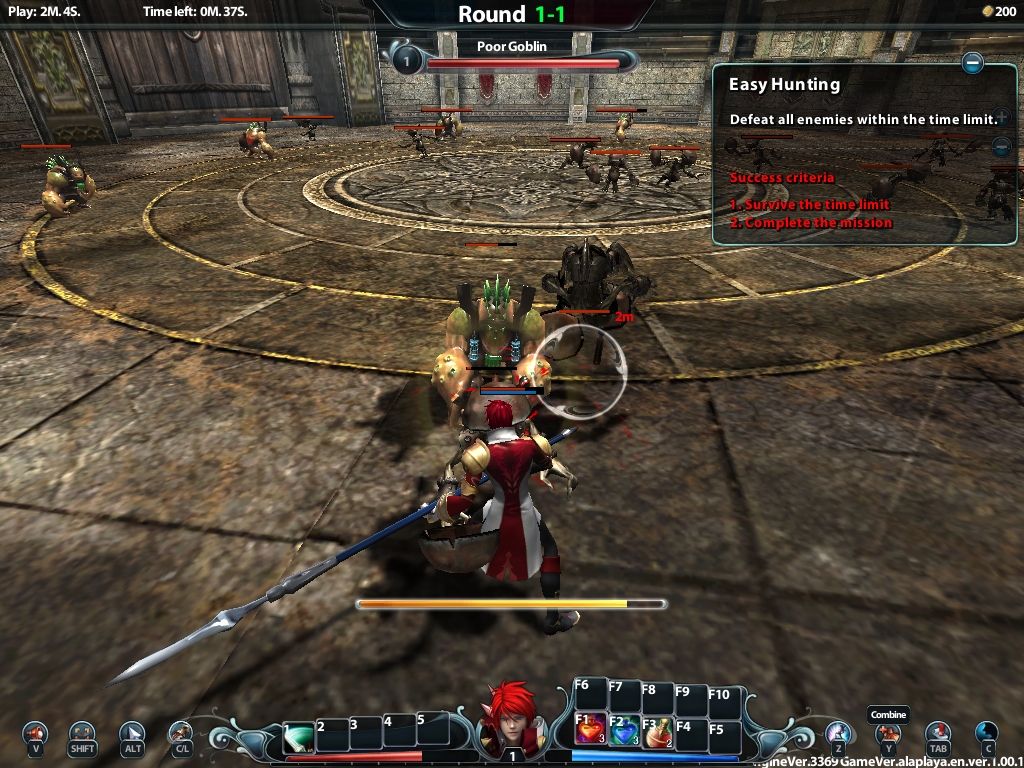Click the megaphone icon above V
The image size is (1024, 768).
[36, 733]
